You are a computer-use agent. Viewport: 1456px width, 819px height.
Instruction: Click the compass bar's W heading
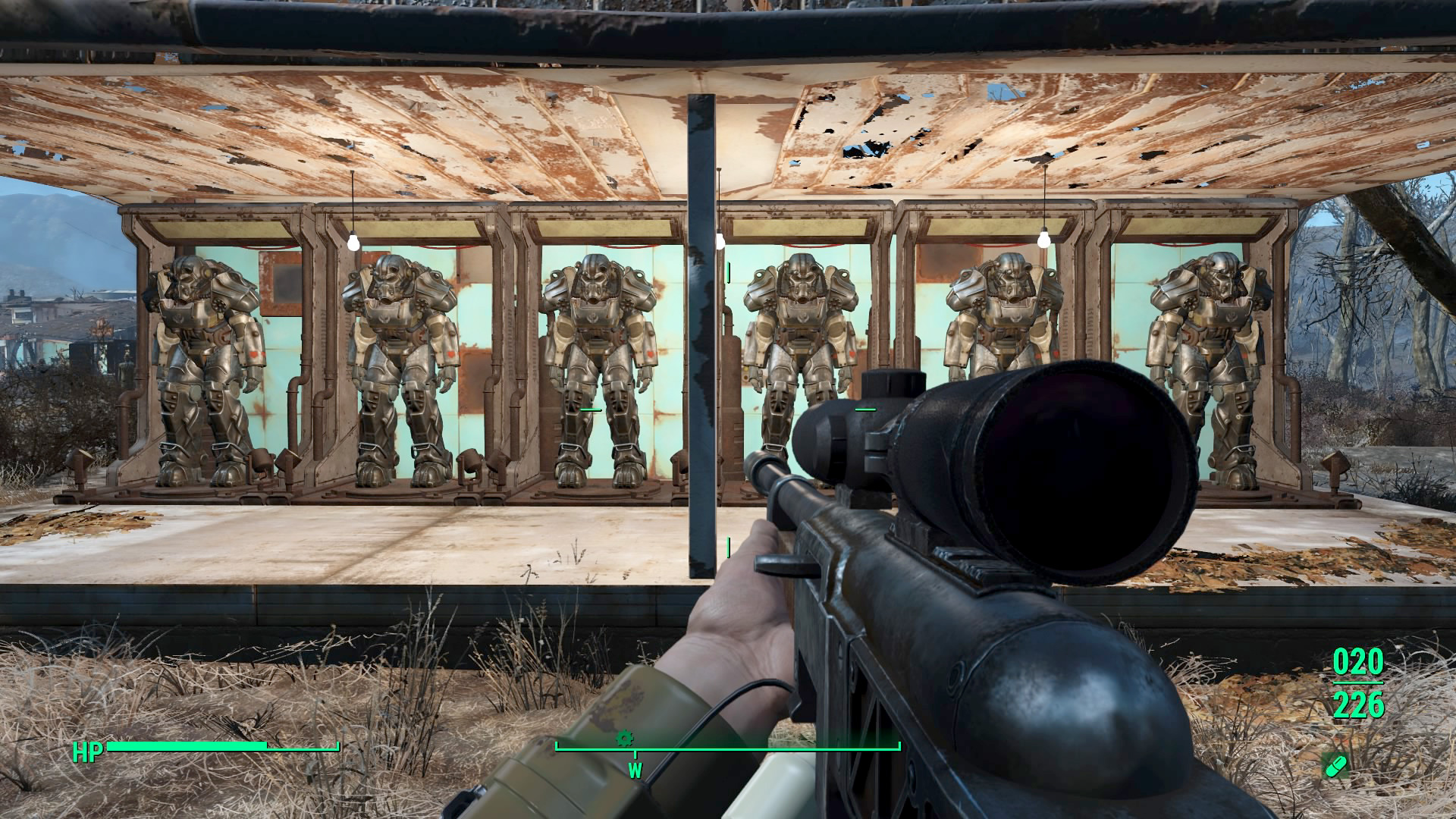(x=635, y=771)
